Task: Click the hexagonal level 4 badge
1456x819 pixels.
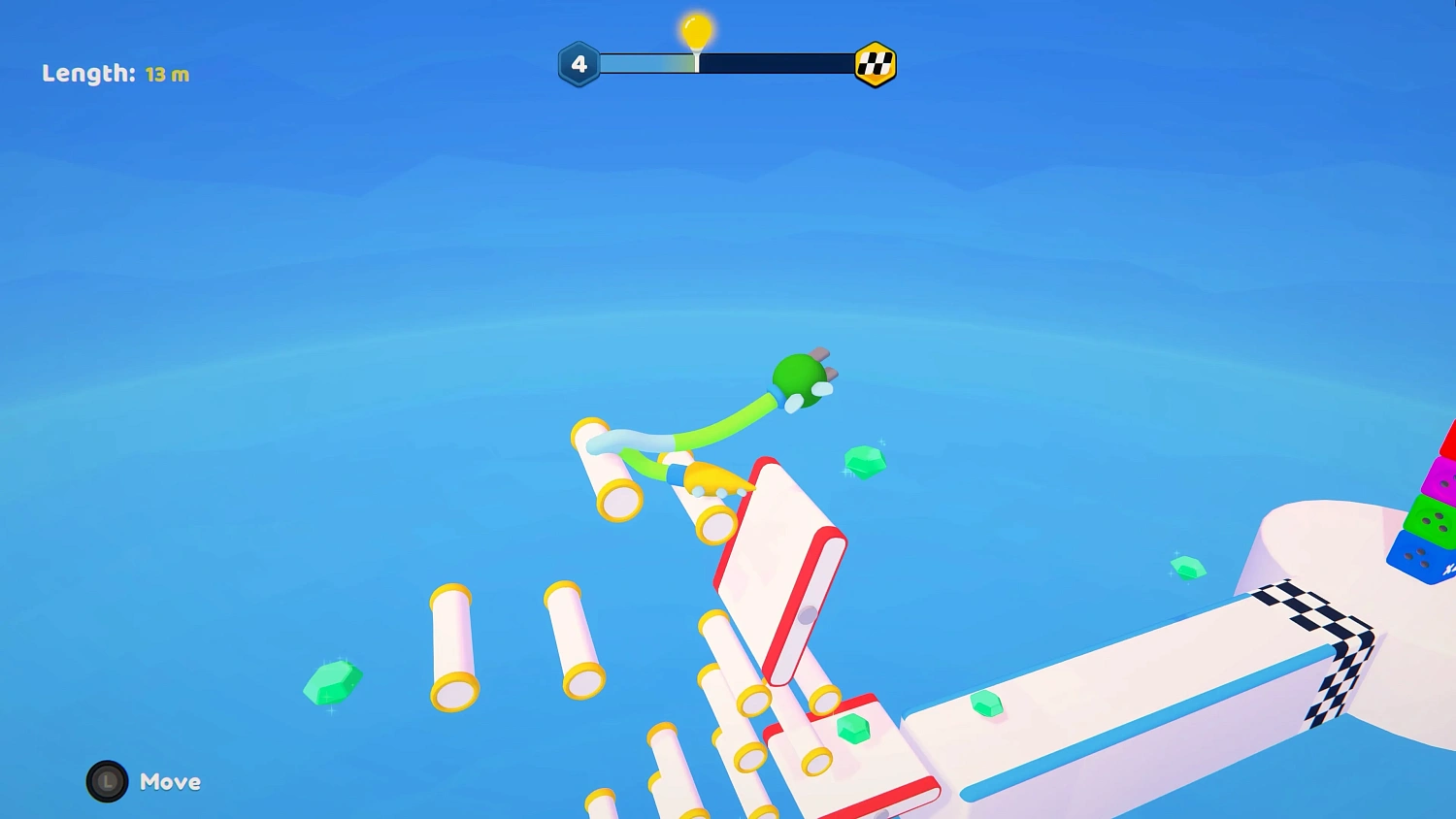Action: pyautogui.click(x=578, y=62)
